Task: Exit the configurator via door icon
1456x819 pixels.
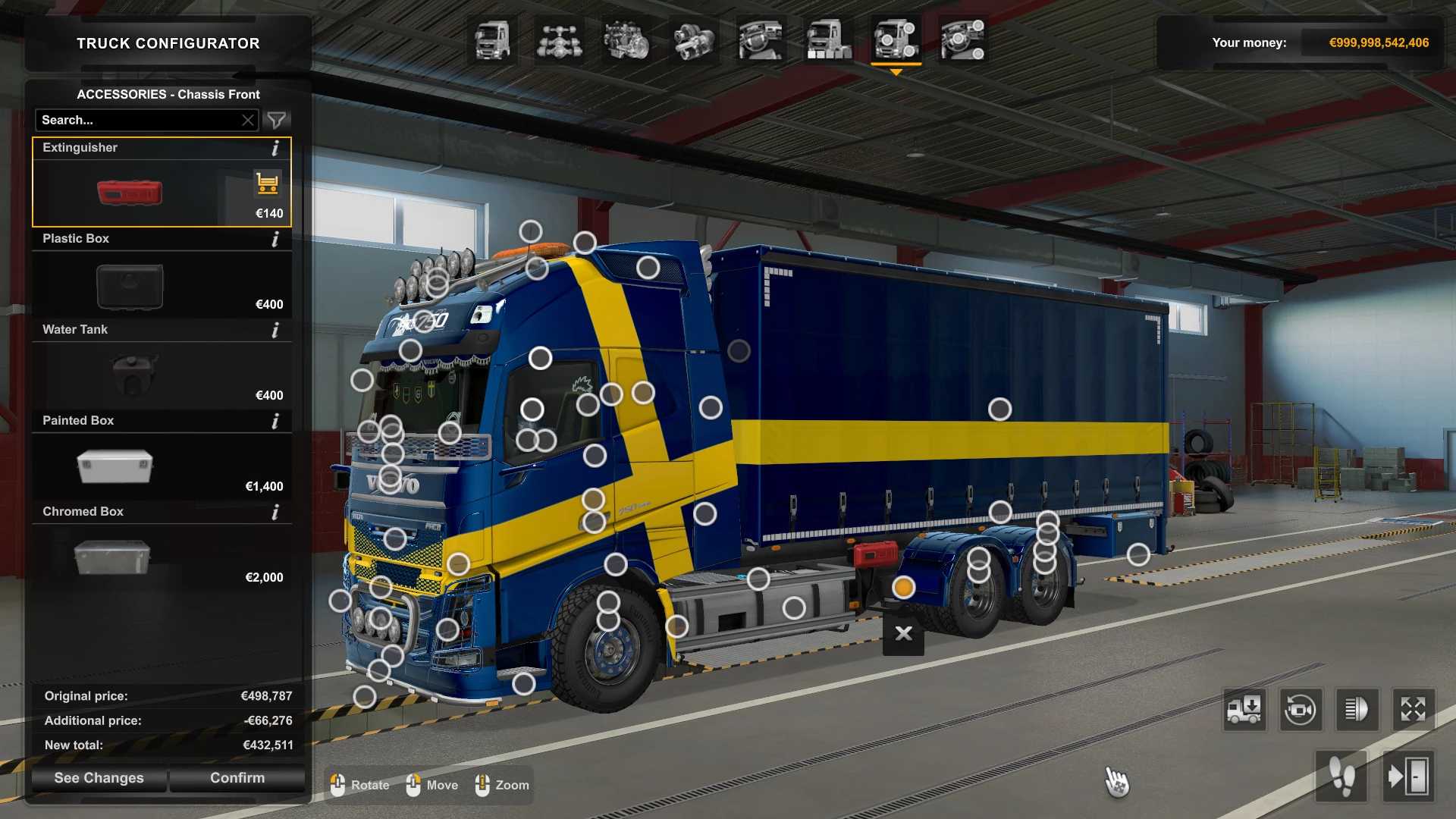Action: tap(1408, 777)
